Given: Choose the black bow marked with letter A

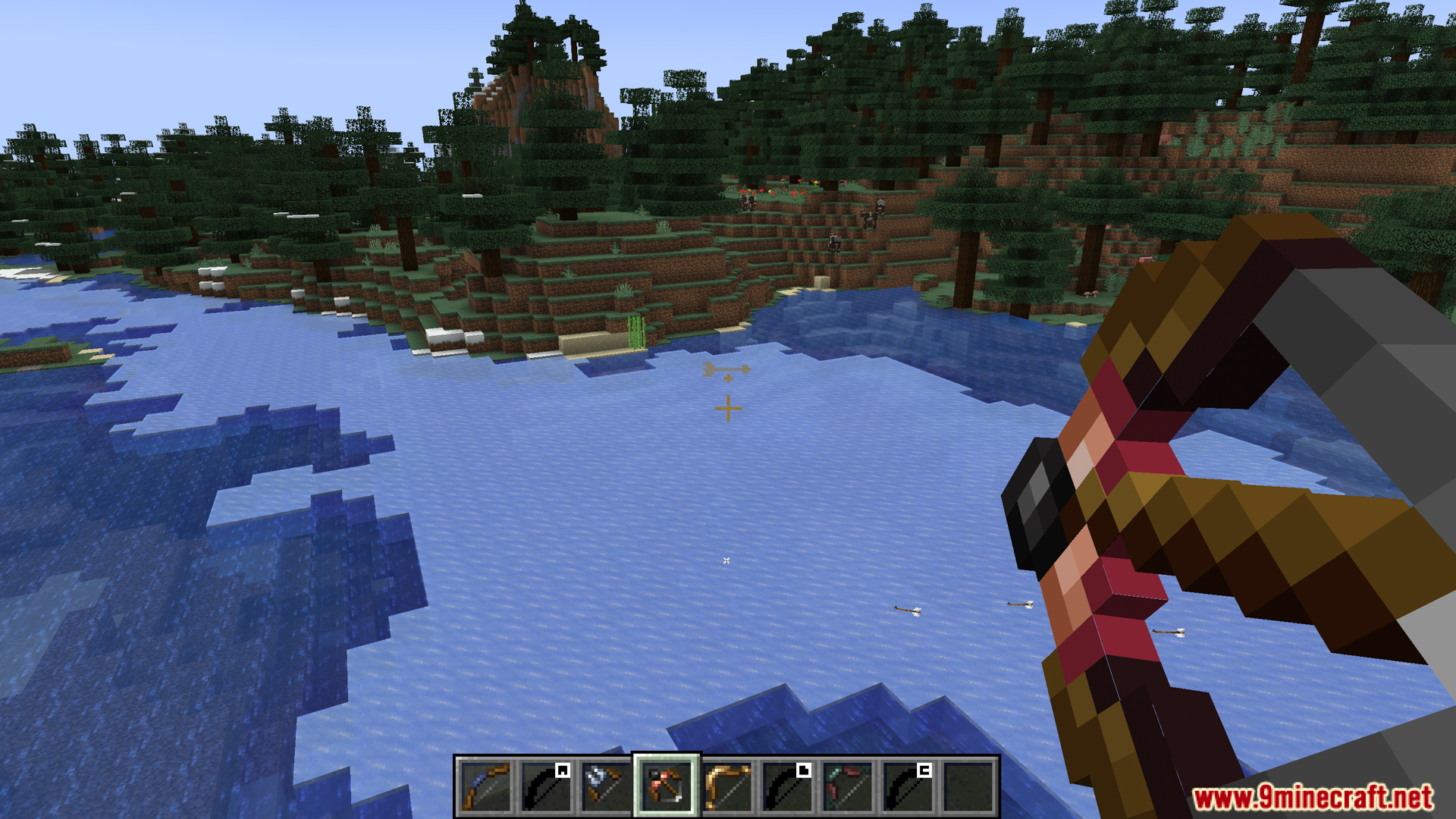Looking at the screenshot, I should [x=546, y=786].
